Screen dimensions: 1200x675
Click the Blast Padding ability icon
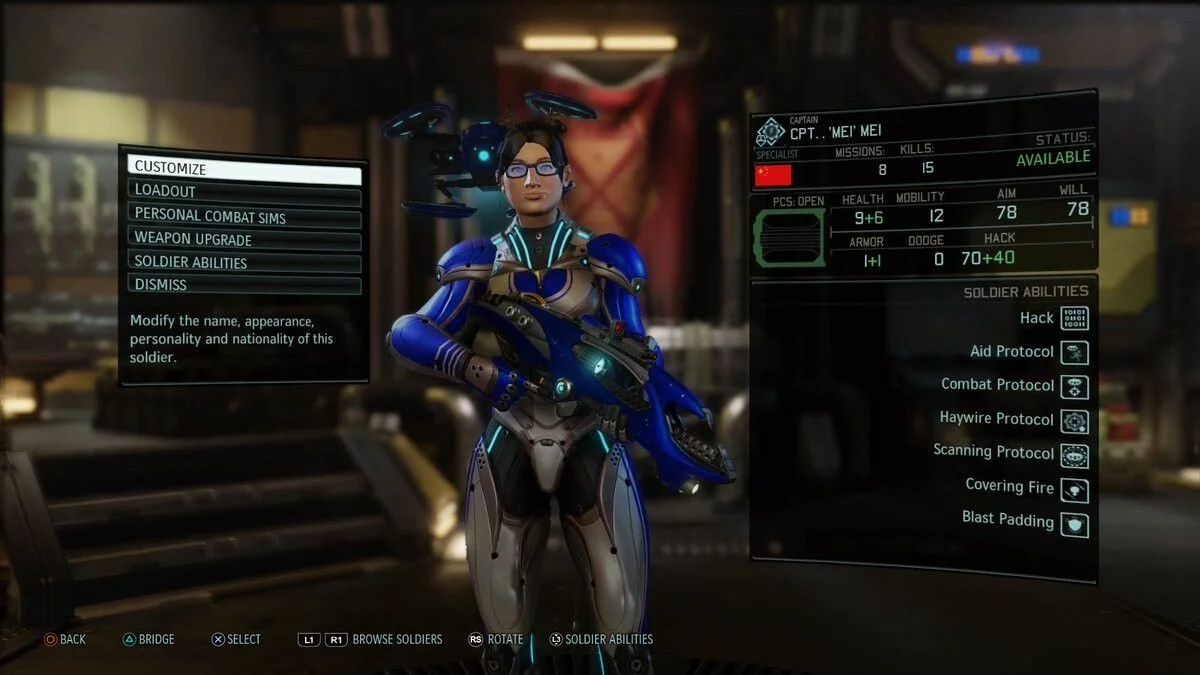1074,523
